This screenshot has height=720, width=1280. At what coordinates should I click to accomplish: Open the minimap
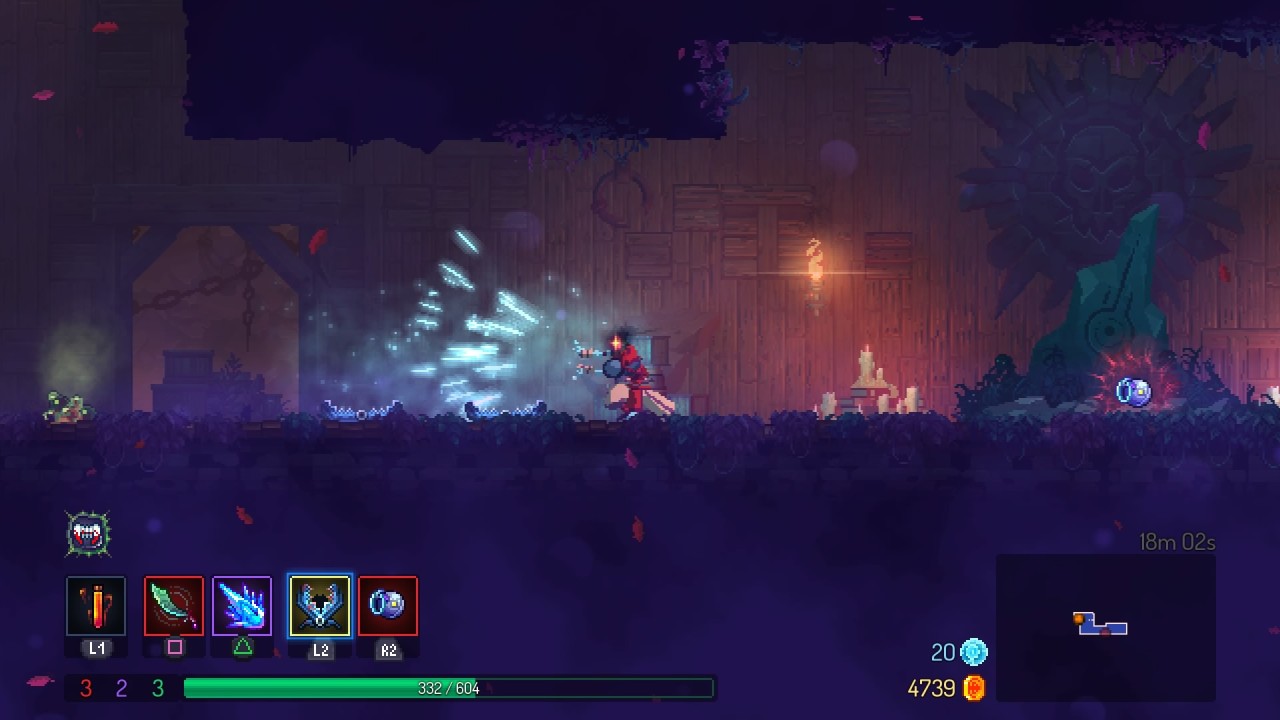click(x=1105, y=627)
